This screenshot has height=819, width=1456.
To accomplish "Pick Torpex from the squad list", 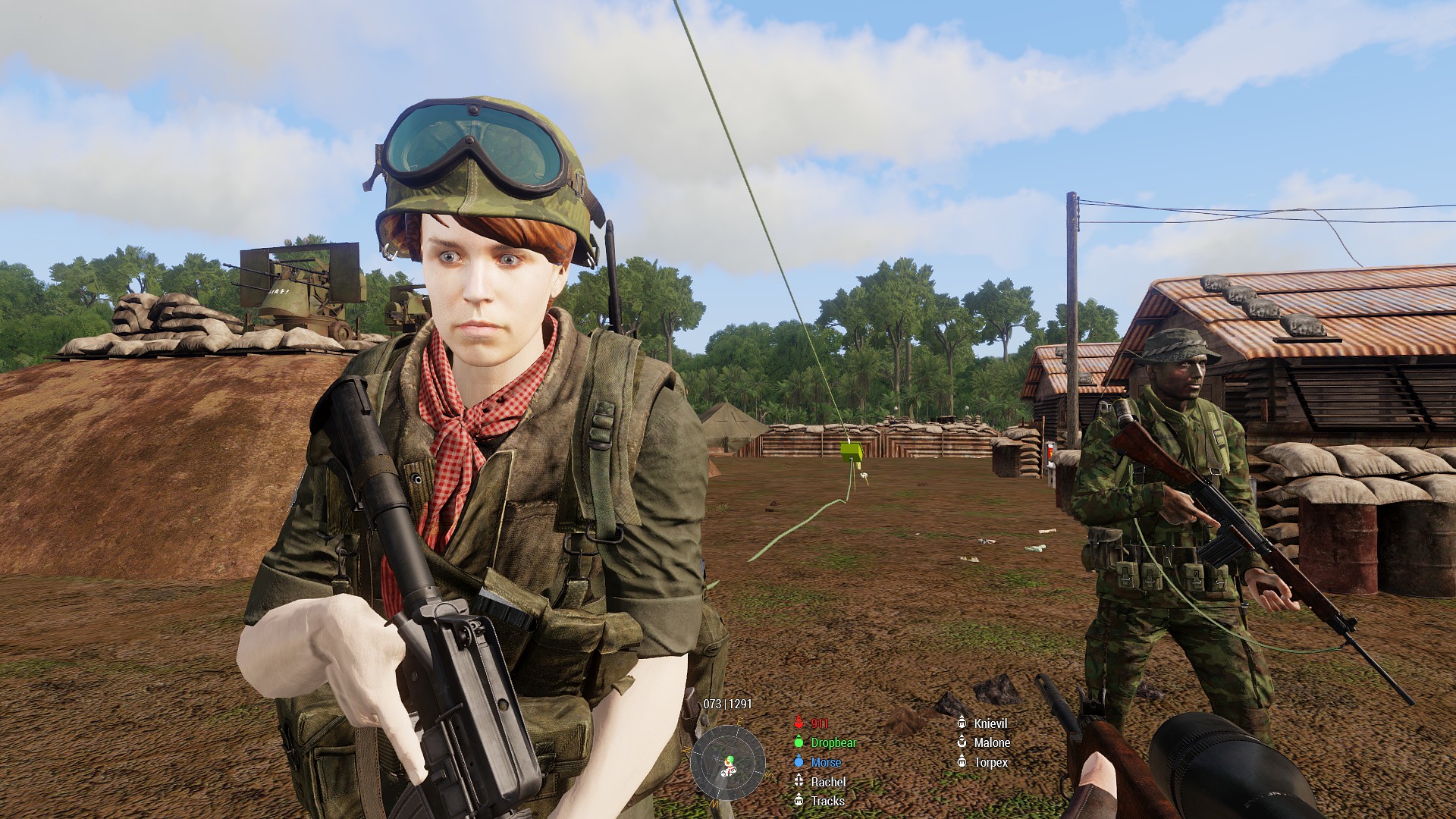I will click(x=990, y=762).
